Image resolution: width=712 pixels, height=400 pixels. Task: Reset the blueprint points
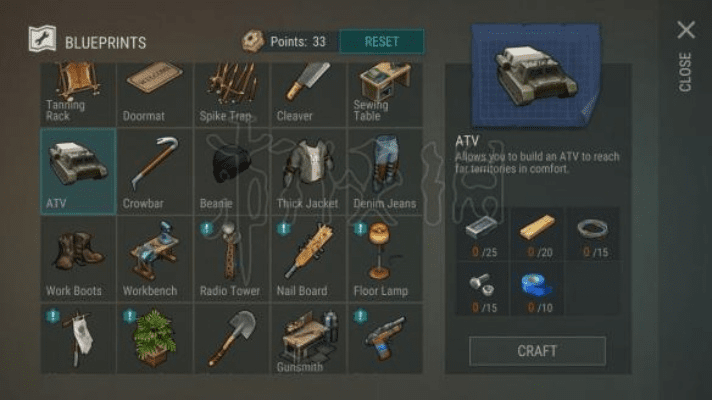(381, 42)
